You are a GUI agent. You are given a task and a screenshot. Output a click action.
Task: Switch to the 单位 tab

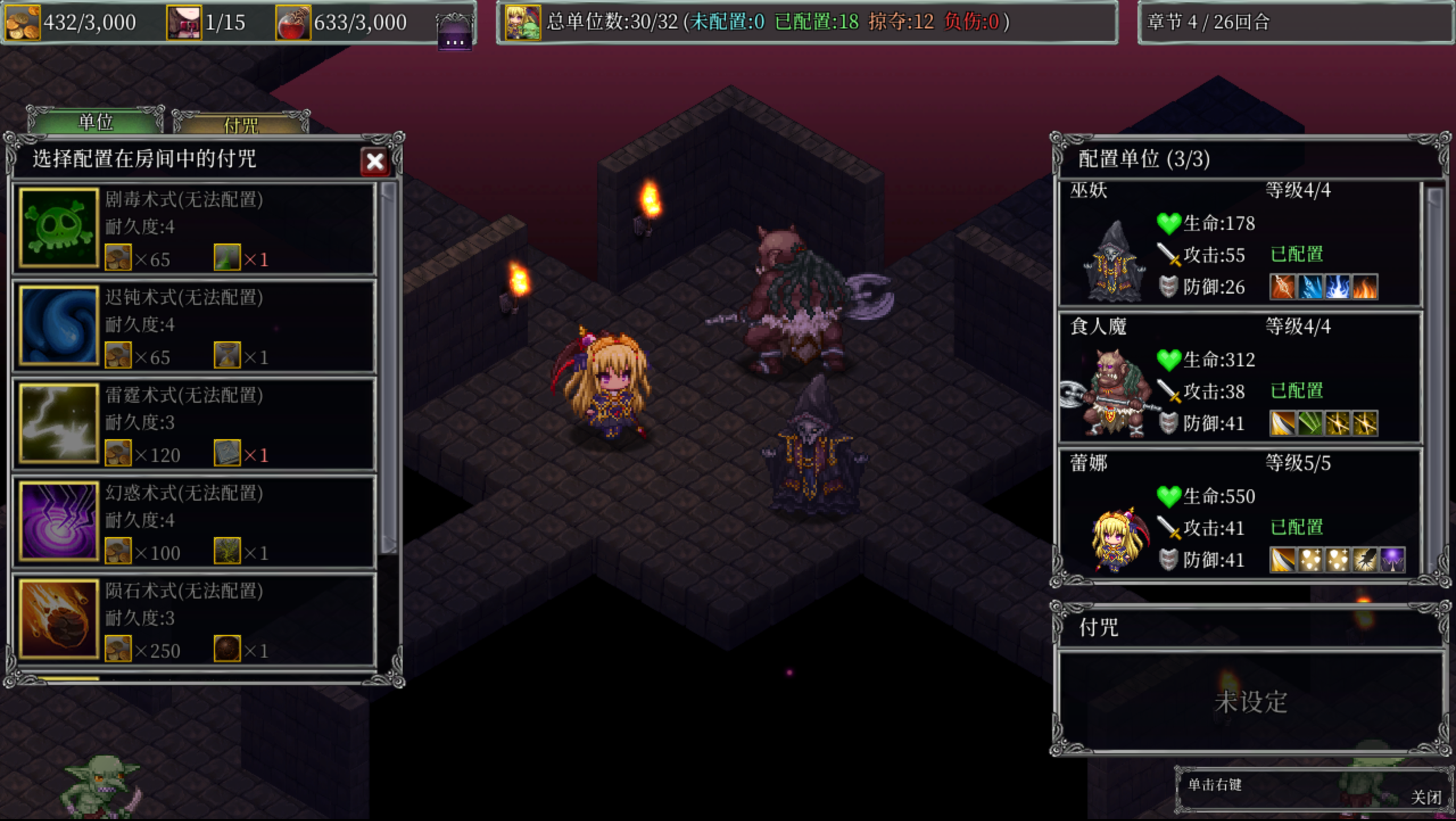coord(96,122)
